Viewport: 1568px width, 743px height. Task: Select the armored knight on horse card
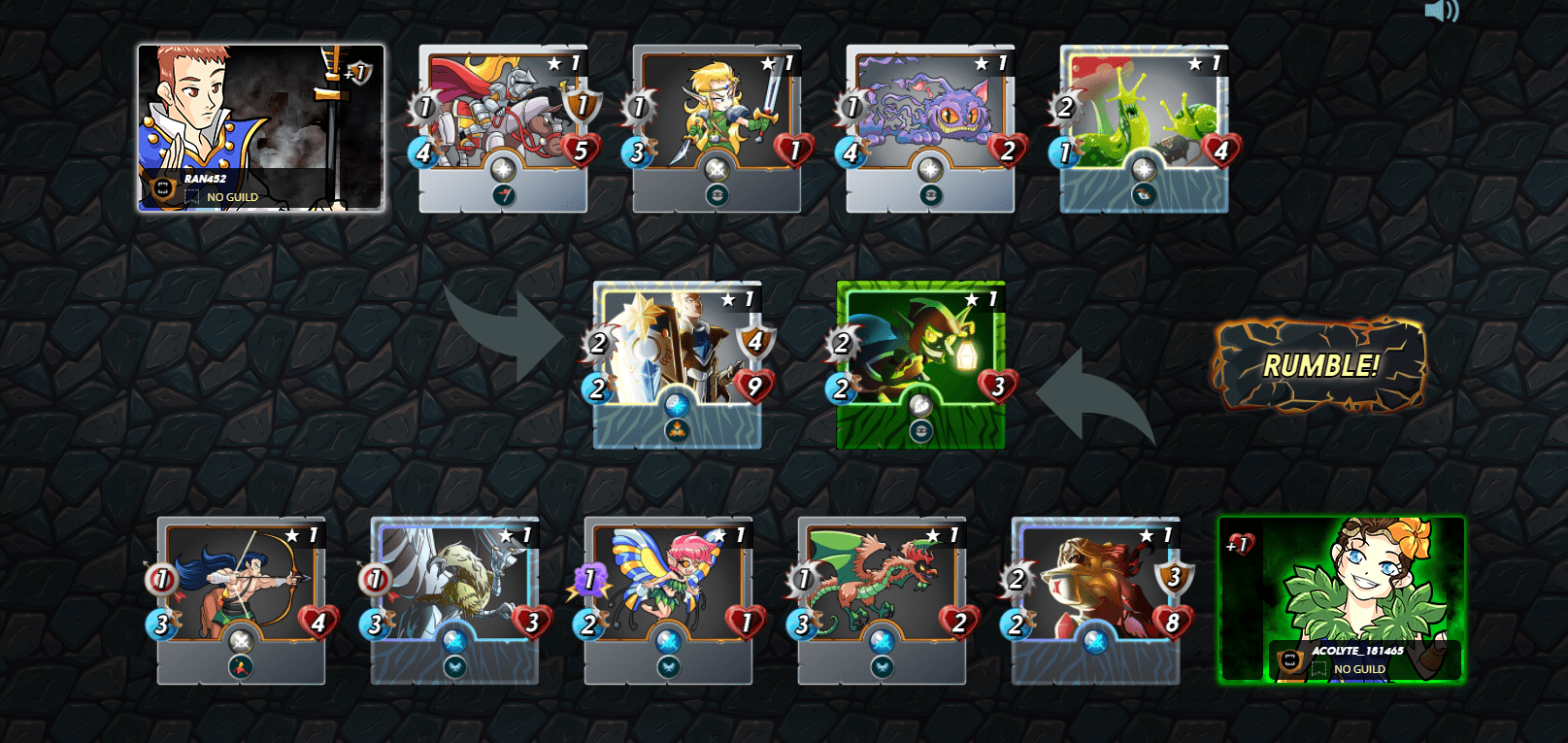[503, 127]
